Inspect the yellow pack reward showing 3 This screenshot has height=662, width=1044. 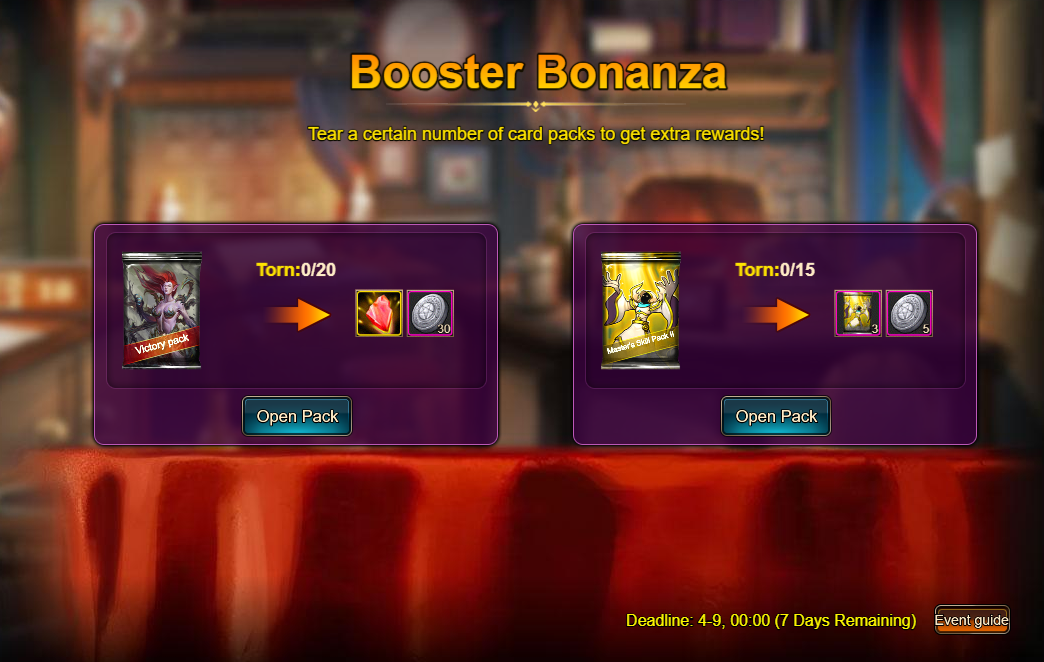pos(858,313)
